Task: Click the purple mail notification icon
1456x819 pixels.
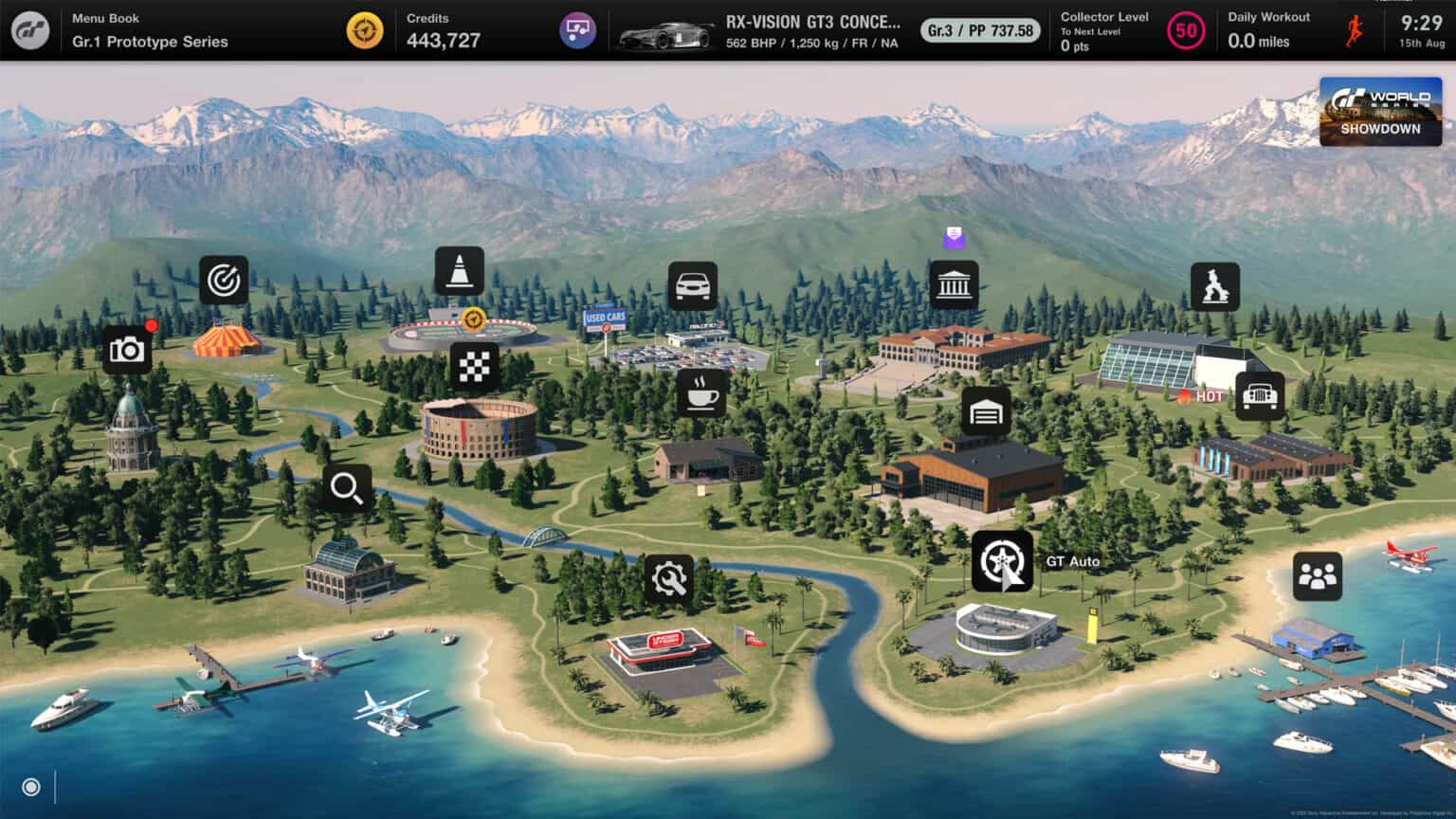Action: point(954,238)
